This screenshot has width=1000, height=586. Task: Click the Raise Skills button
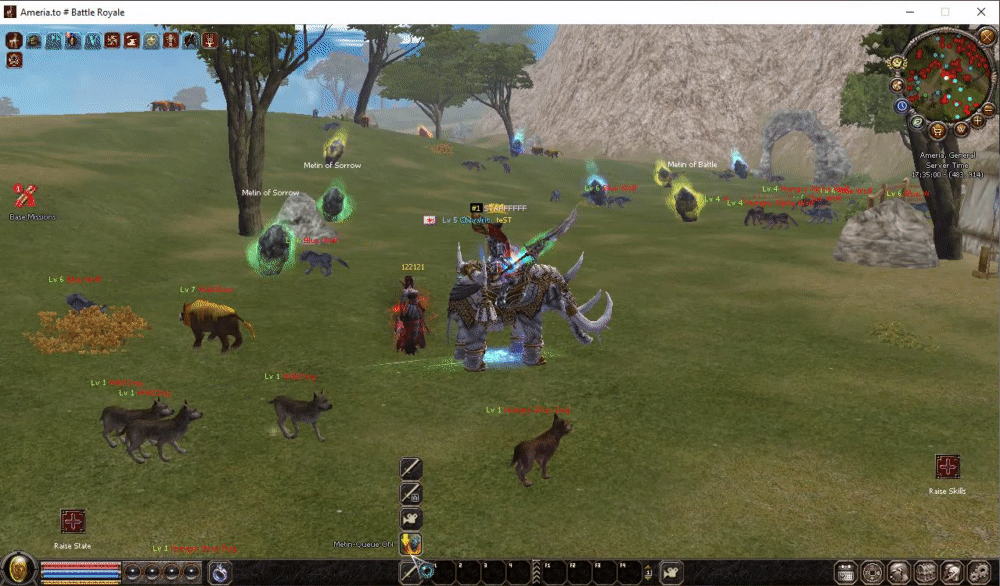[x=947, y=466]
